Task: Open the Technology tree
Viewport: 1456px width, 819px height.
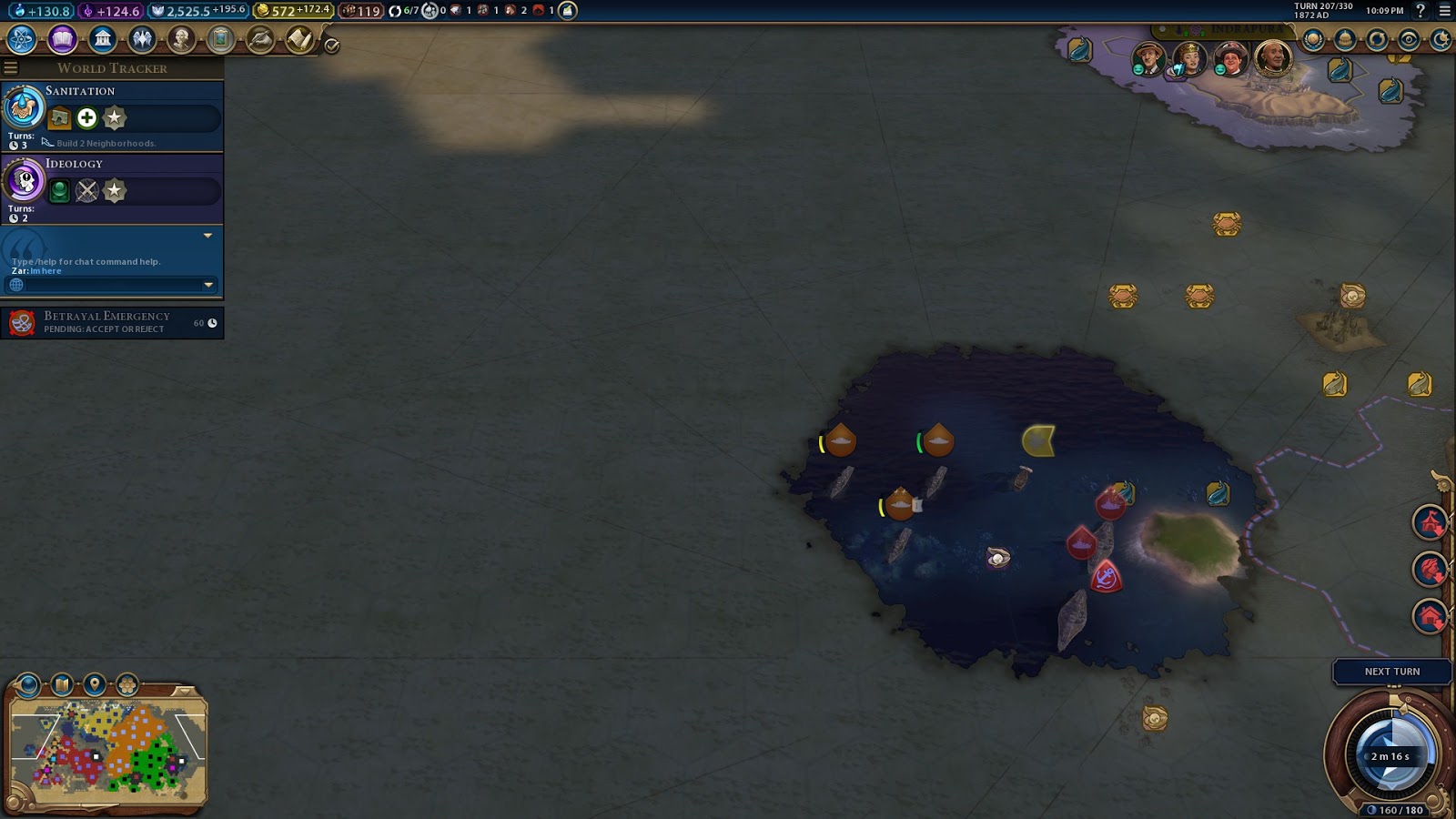Action: point(22,39)
